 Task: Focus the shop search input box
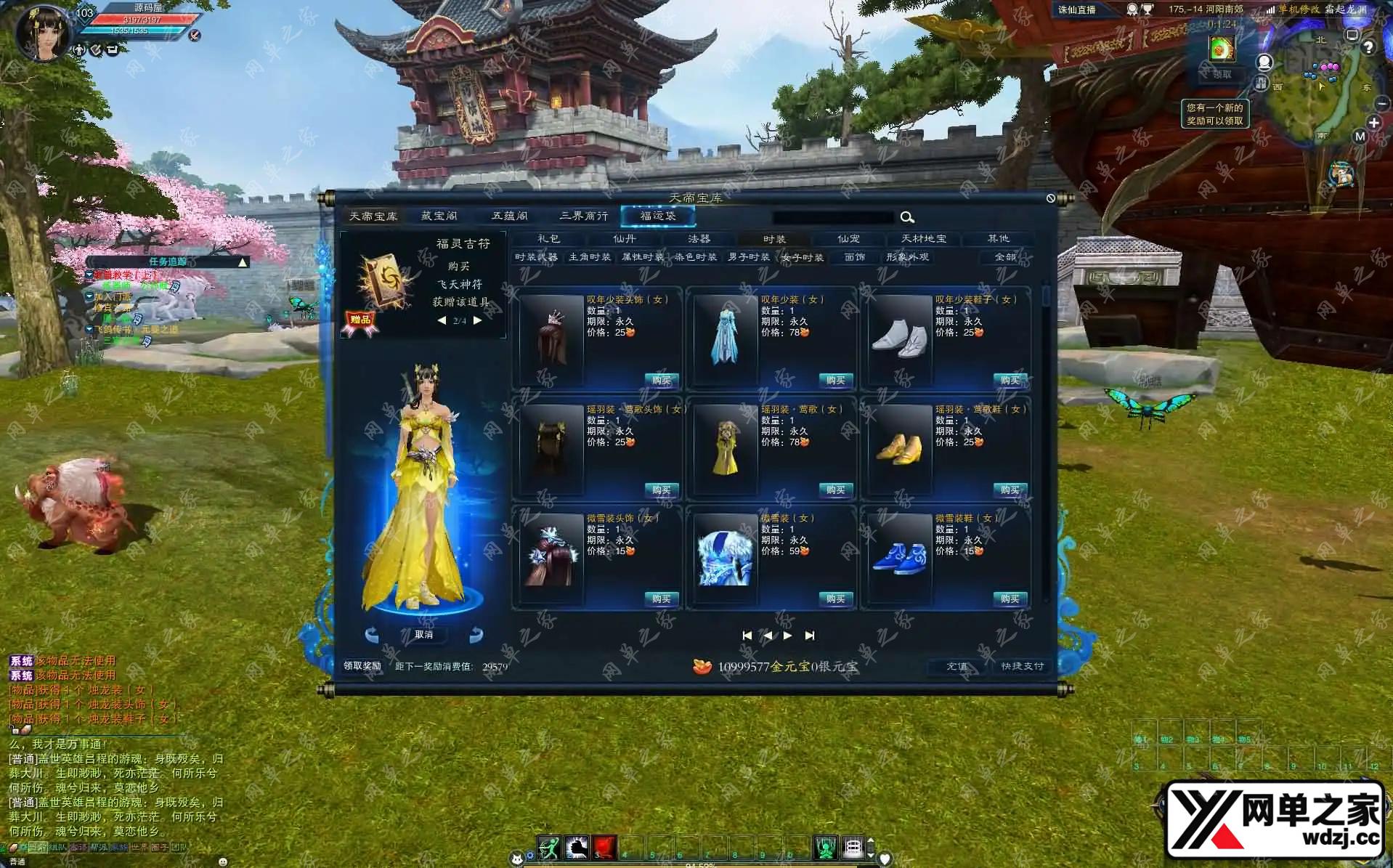click(833, 217)
